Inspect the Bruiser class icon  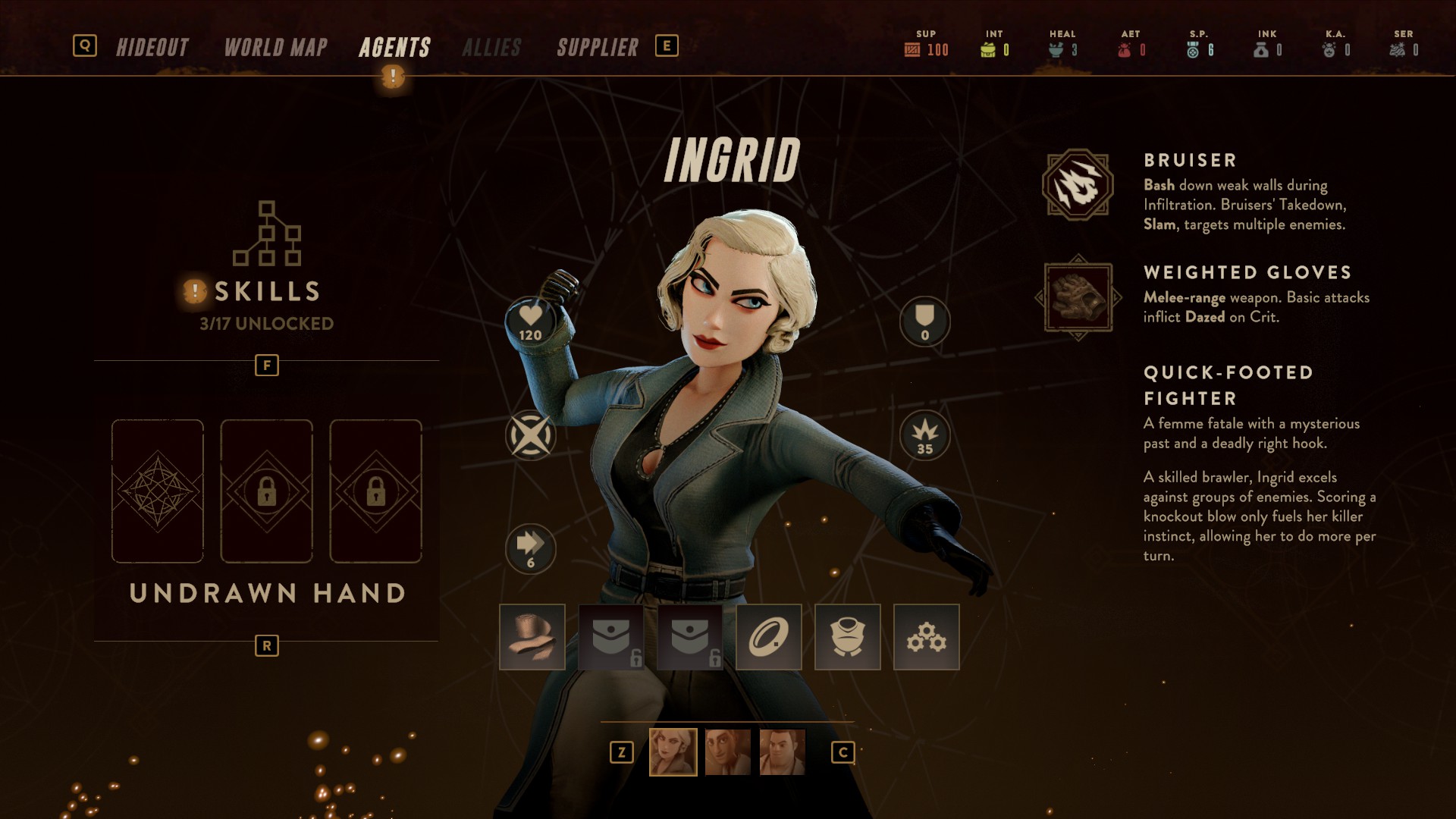pyautogui.click(x=1078, y=185)
